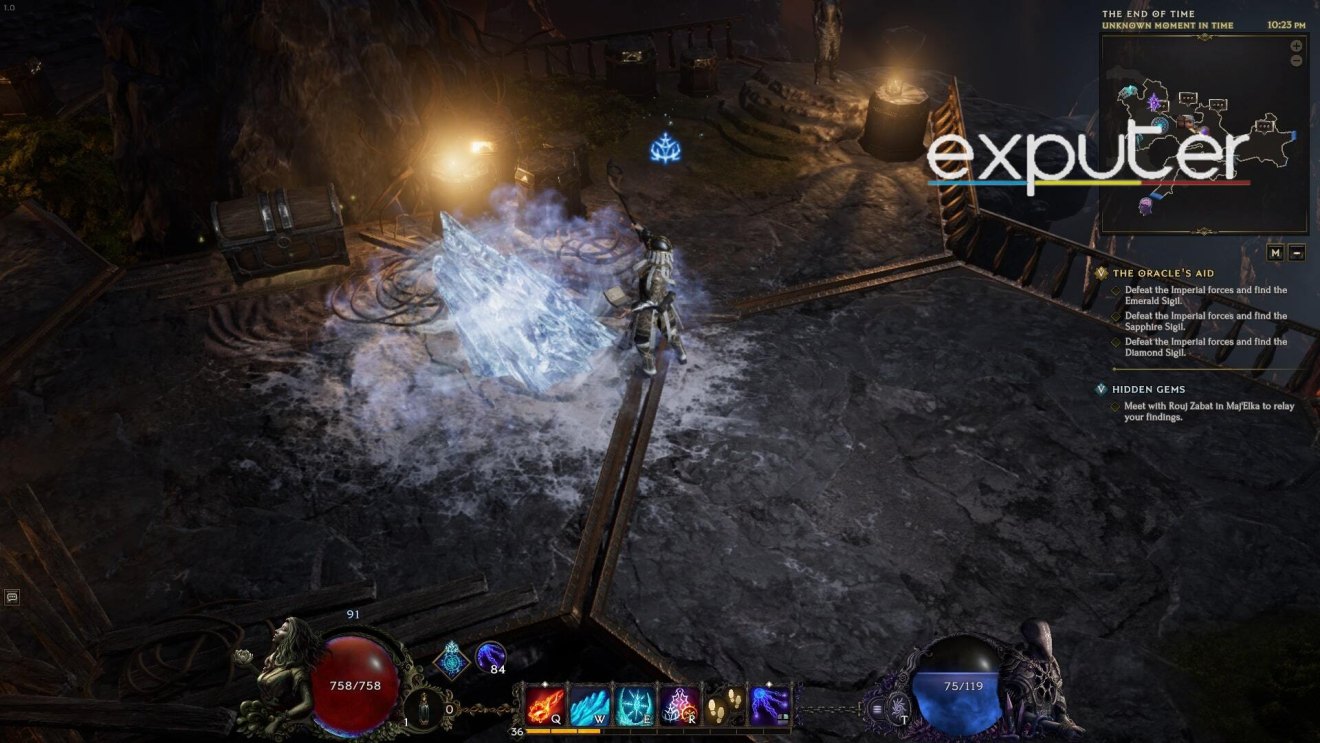Viewport: 1320px width, 743px height.
Task: Zoom in the minimap with the plus button
Action: 1296,45
